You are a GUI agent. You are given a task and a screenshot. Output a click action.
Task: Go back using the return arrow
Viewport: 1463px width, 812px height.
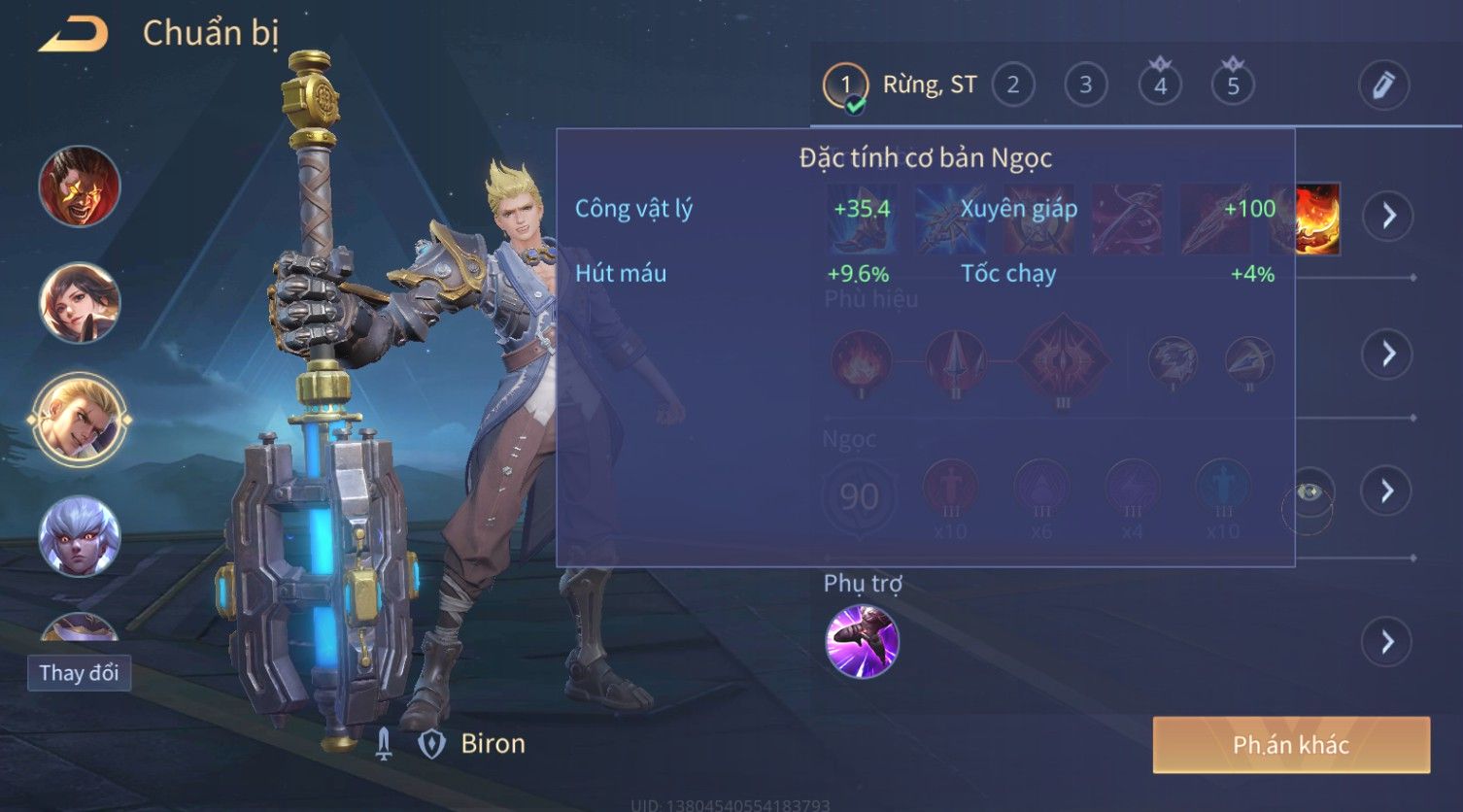pyautogui.click(x=73, y=35)
